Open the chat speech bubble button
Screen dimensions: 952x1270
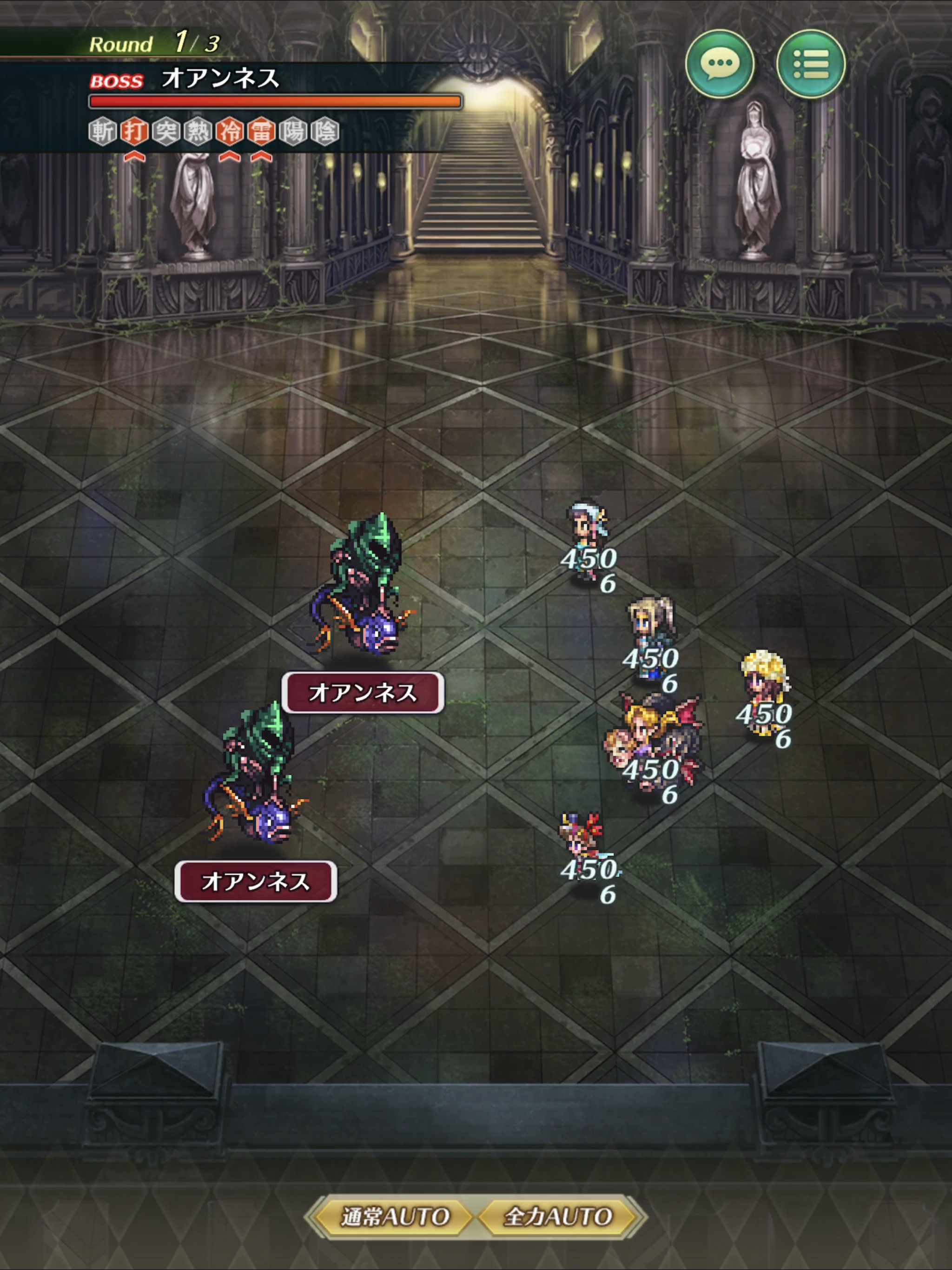click(720, 64)
